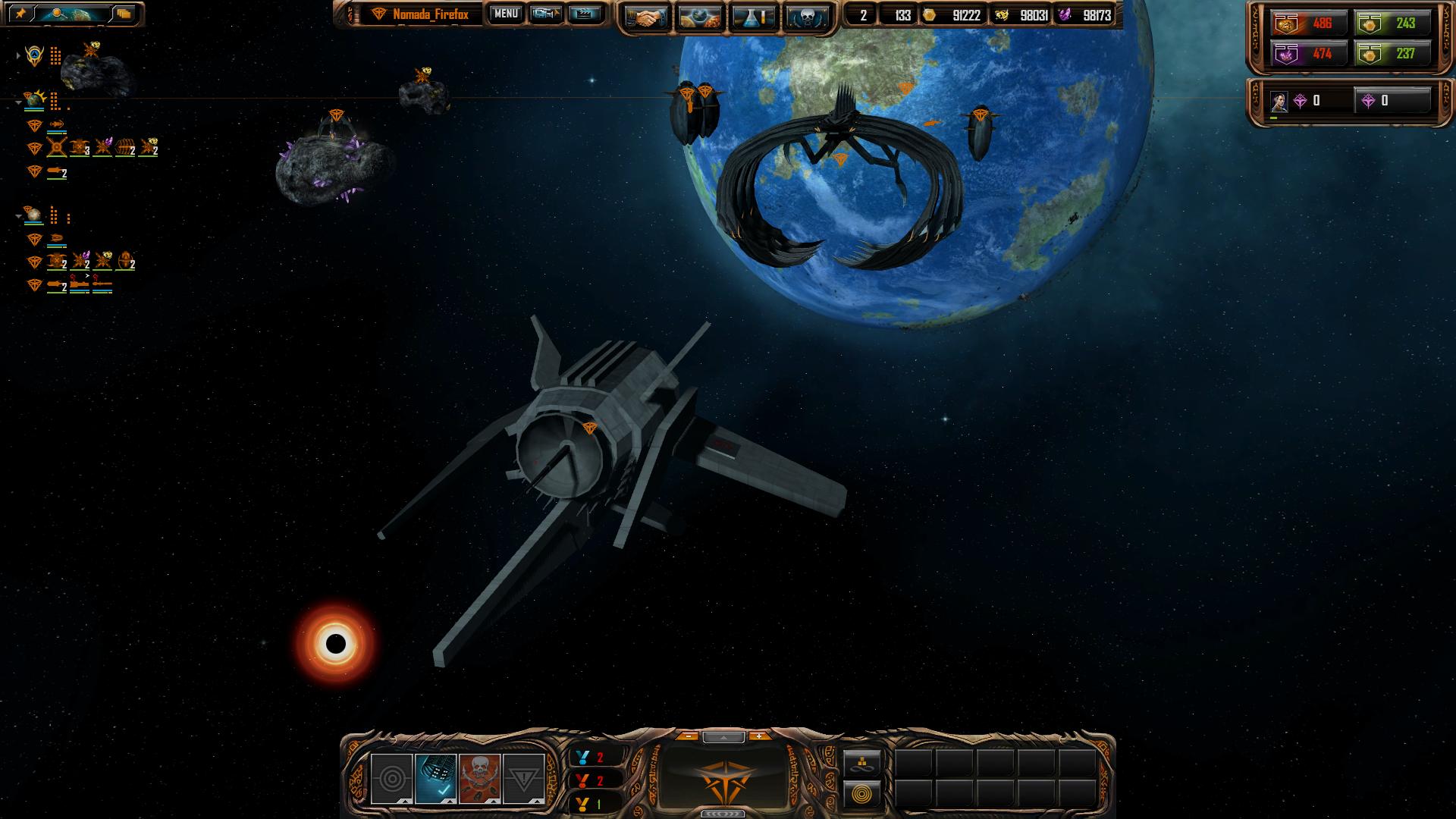Image resolution: width=1456 pixels, height=819 pixels.
Task: Open the planets overview screen
Action: [x=699, y=17]
